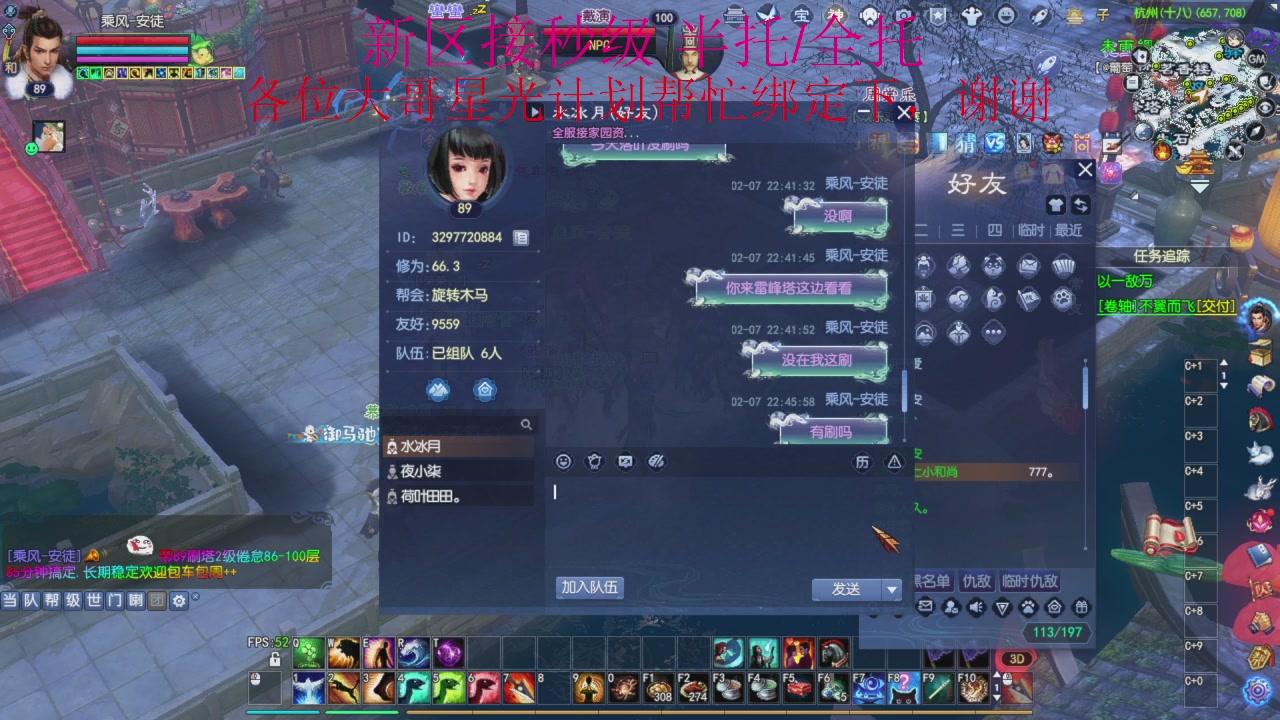
Task: Select the emoji icon in the chat input bar
Action: [x=563, y=461]
